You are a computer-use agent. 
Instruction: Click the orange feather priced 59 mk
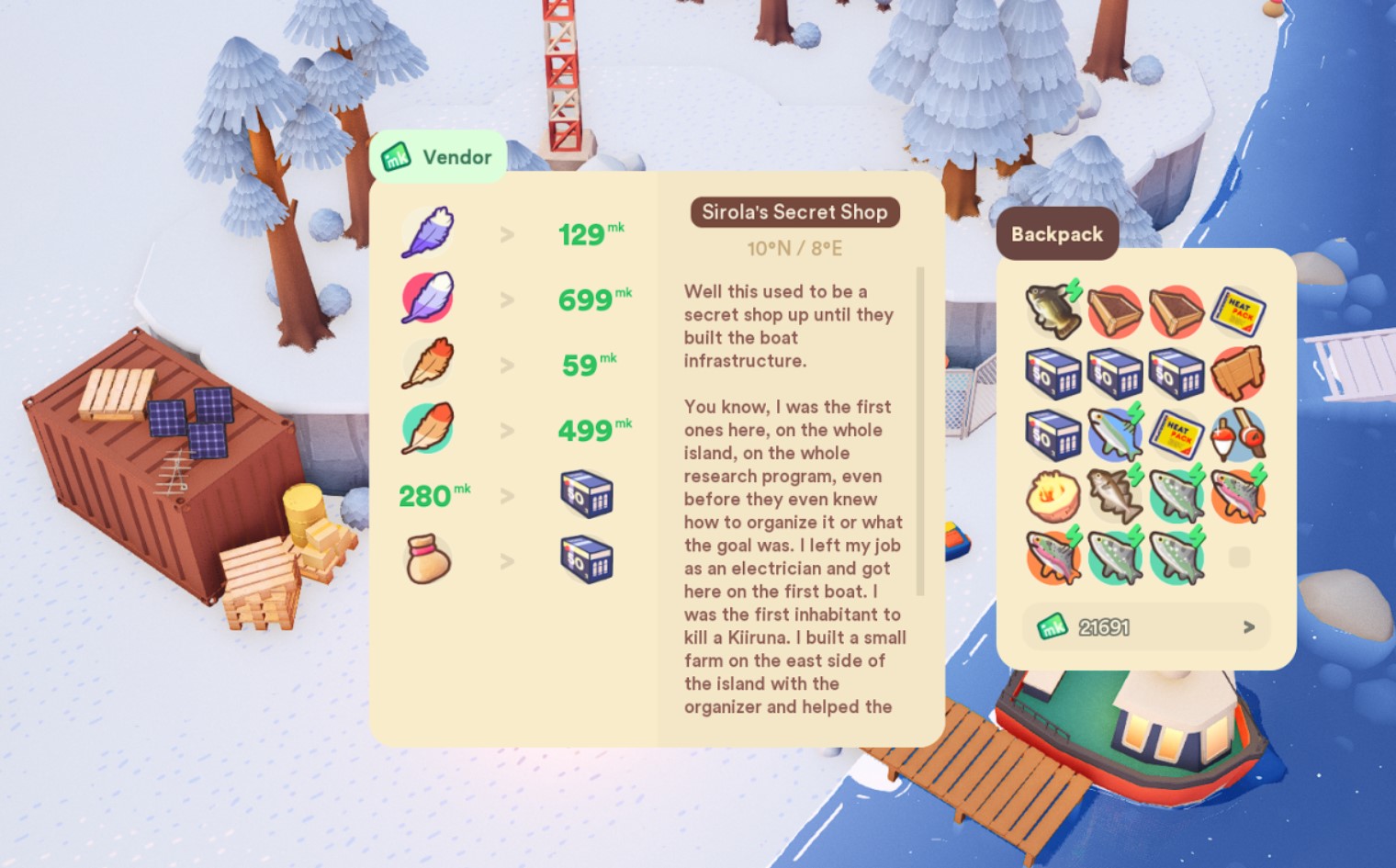[426, 364]
